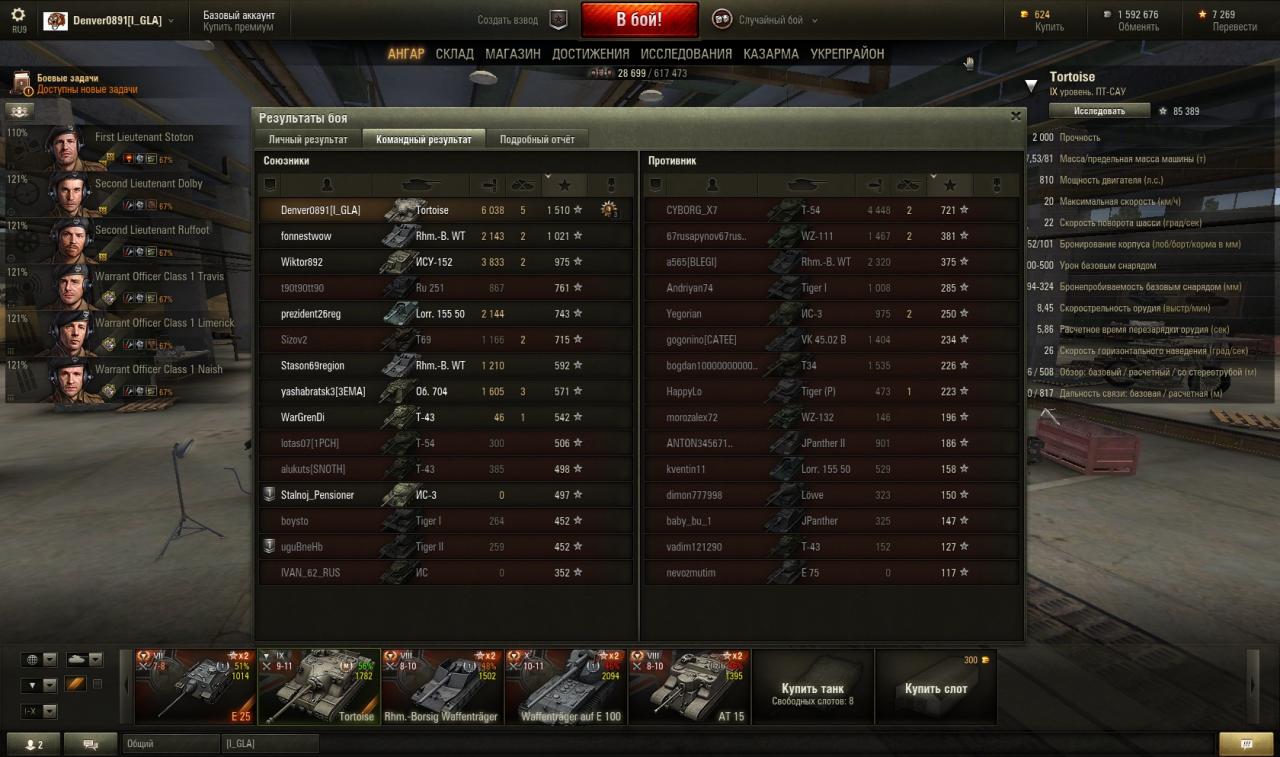
Task: Buy a new slot via Купить слот
Action: (x=935, y=688)
